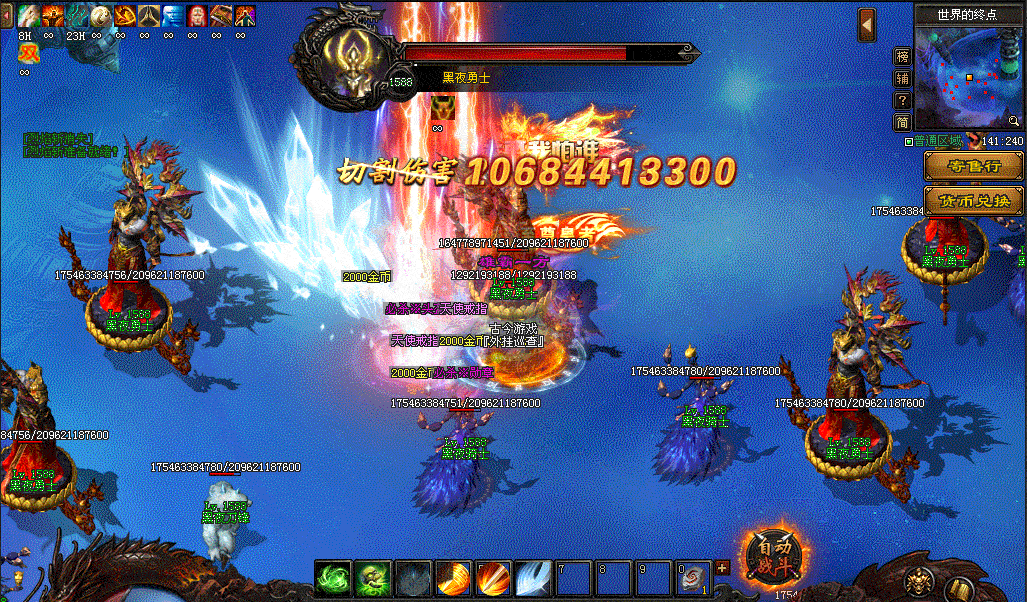This screenshot has height=602, width=1027.
Task: Open the golden demon mask menu icon
Action: tap(920, 581)
